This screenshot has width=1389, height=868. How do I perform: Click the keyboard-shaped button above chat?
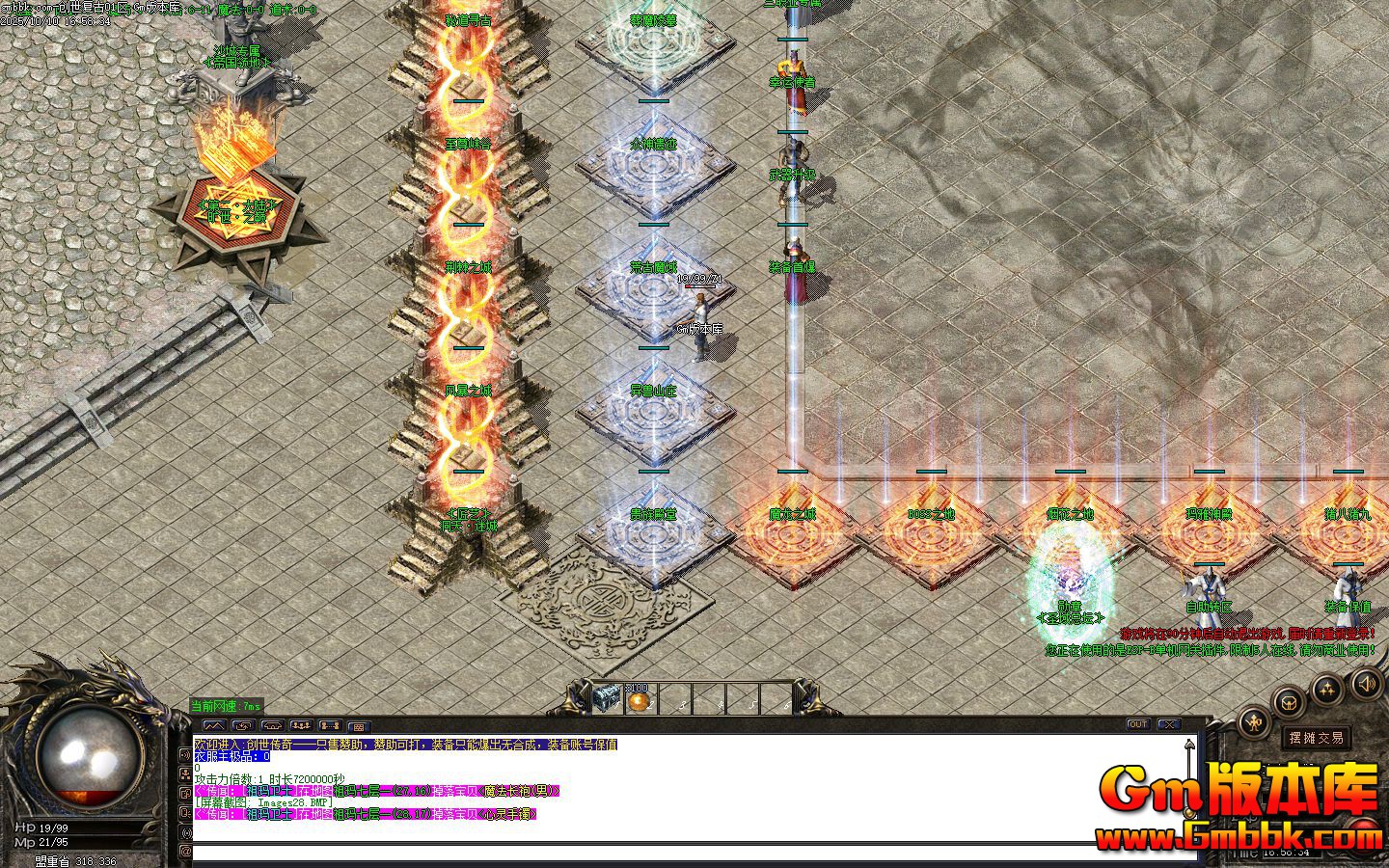[359, 725]
